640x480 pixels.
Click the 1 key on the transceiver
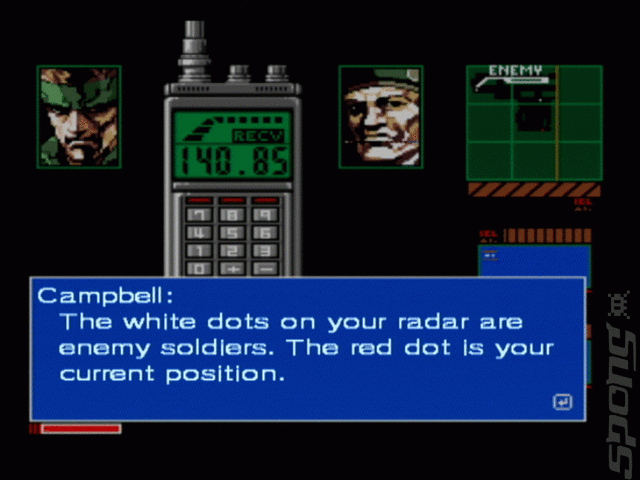point(200,251)
